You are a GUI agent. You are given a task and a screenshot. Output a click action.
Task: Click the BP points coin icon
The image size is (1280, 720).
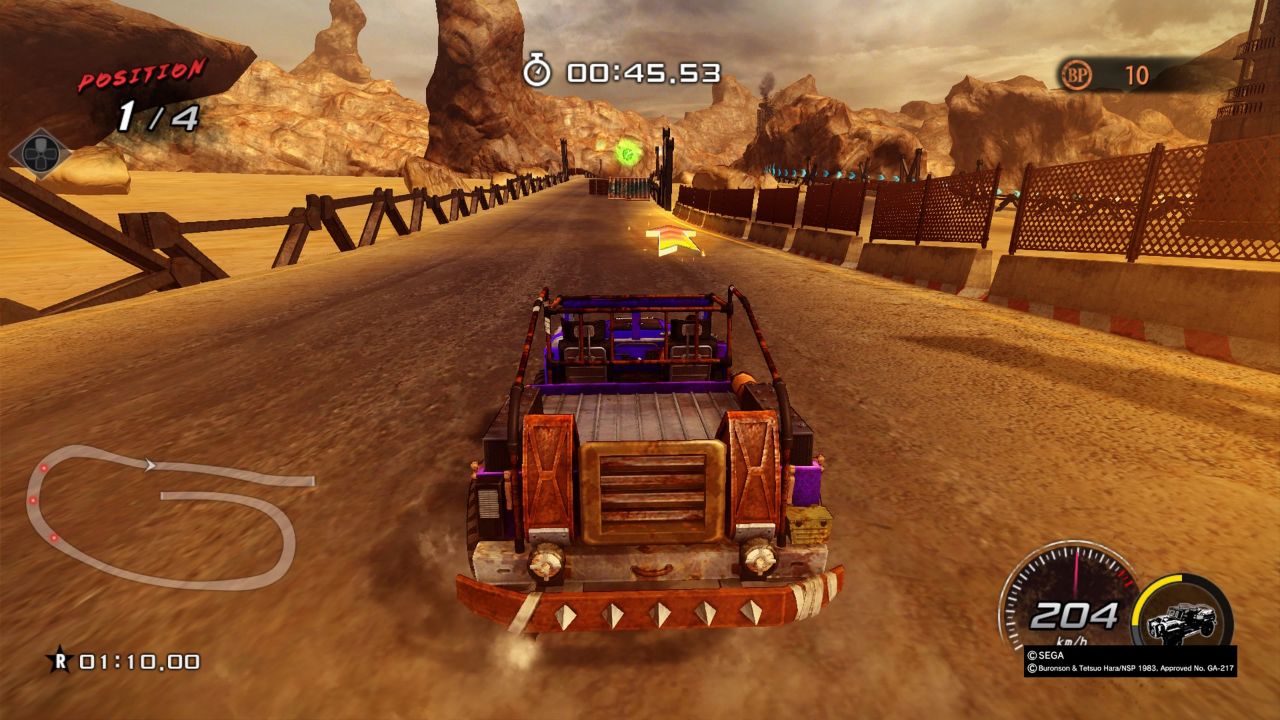(x=1076, y=75)
